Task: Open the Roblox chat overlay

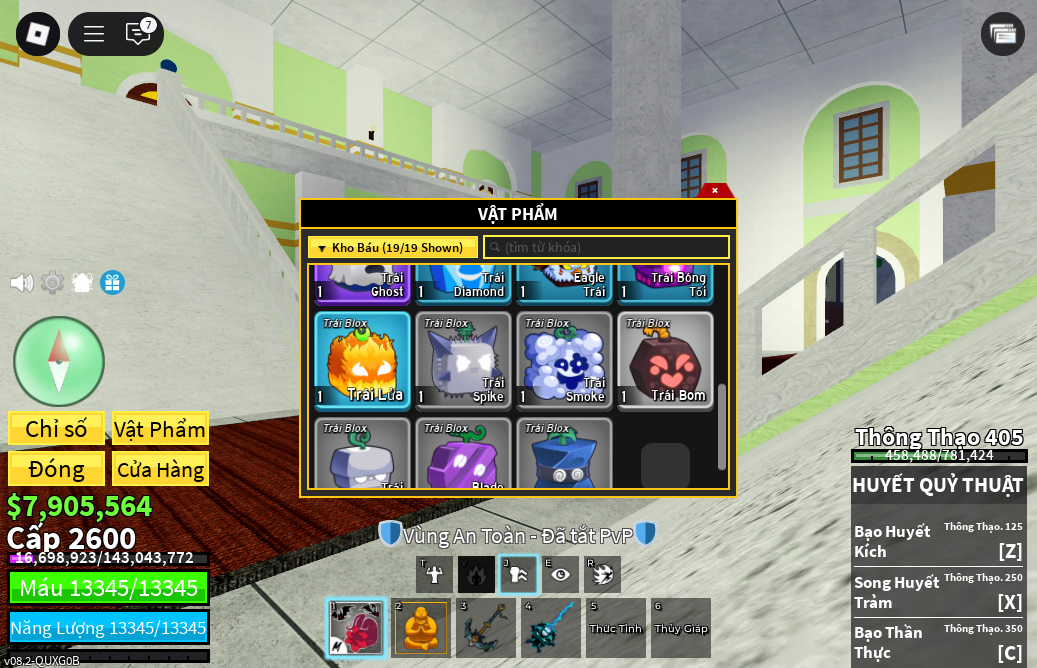Action: pyautogui.click(x=138, y=34)
